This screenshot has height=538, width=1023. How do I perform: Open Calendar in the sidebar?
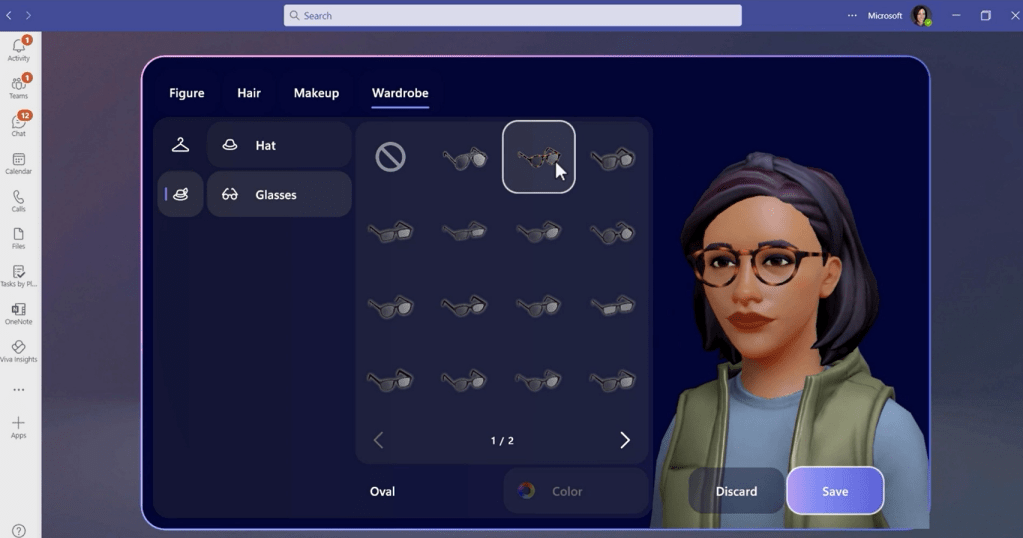point(18,163)
